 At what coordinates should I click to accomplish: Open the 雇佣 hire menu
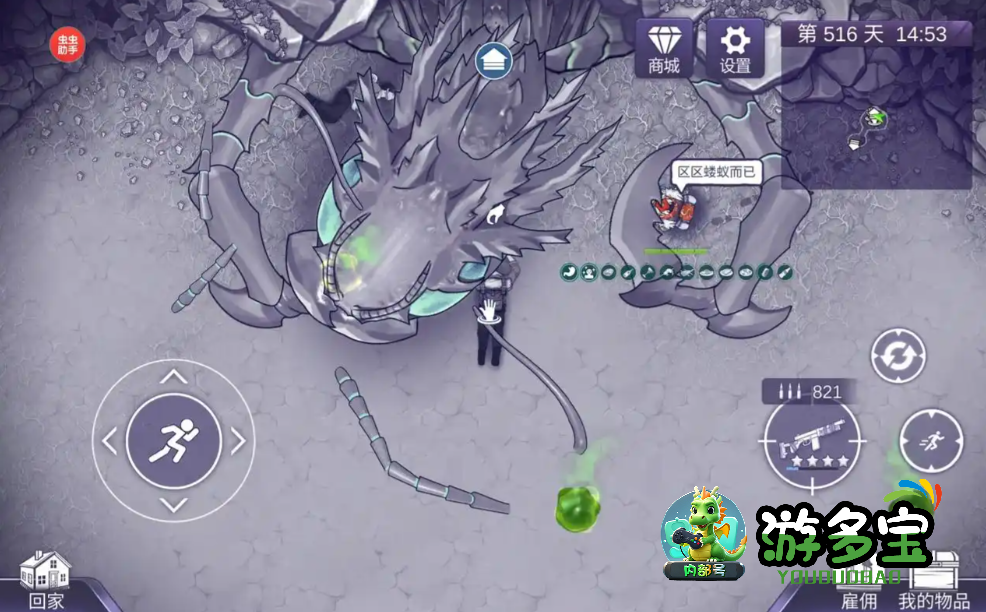(858, 599)
